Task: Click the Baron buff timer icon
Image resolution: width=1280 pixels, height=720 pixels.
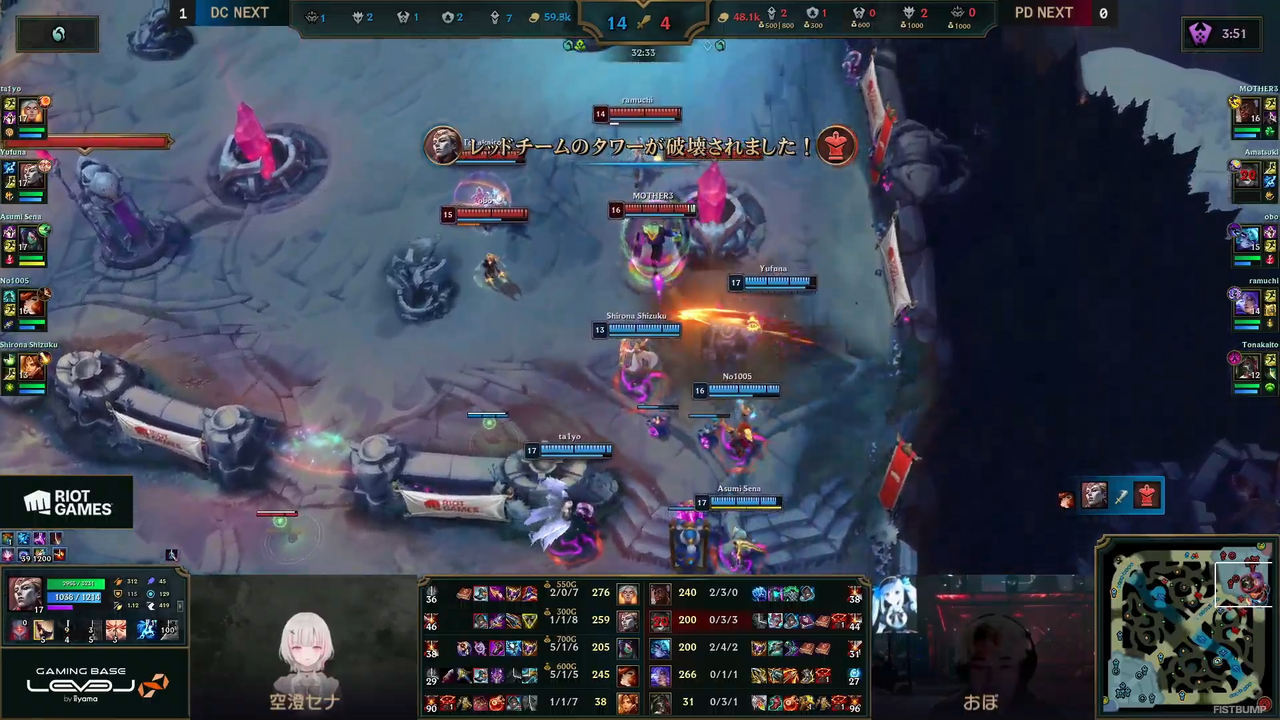Action: 1199,34
